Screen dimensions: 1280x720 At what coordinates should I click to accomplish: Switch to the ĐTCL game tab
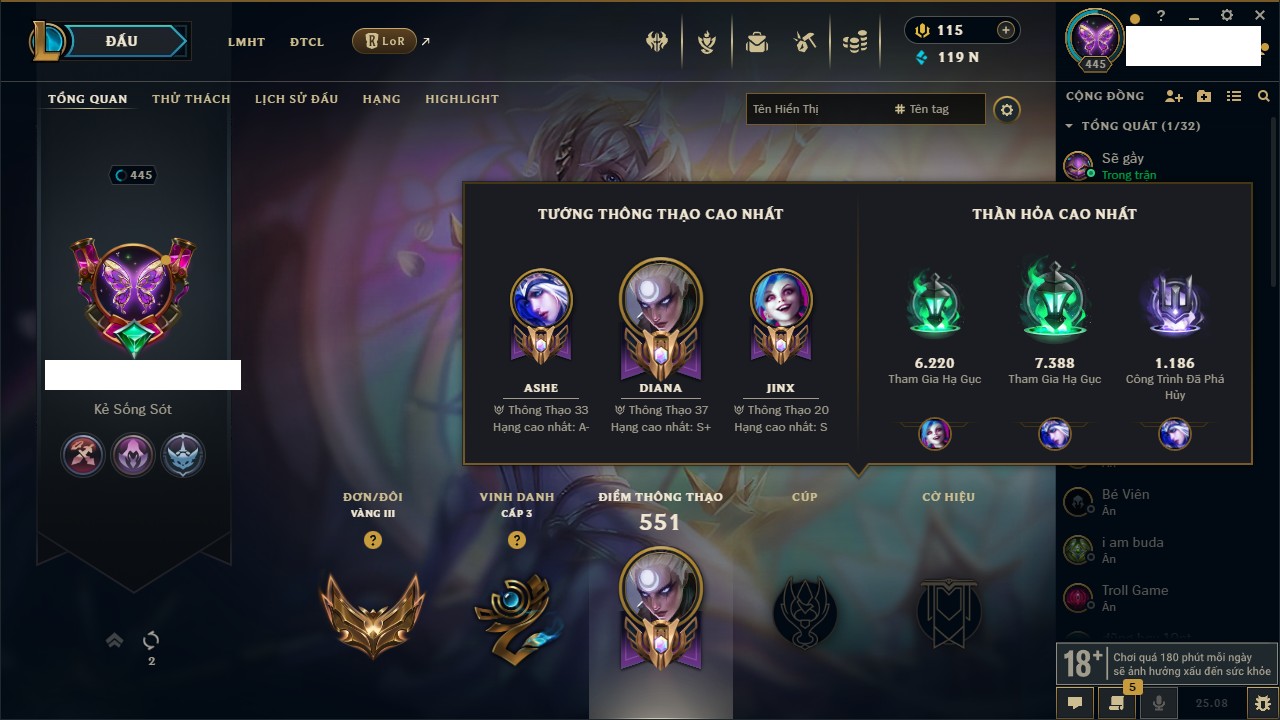[307, 42]
